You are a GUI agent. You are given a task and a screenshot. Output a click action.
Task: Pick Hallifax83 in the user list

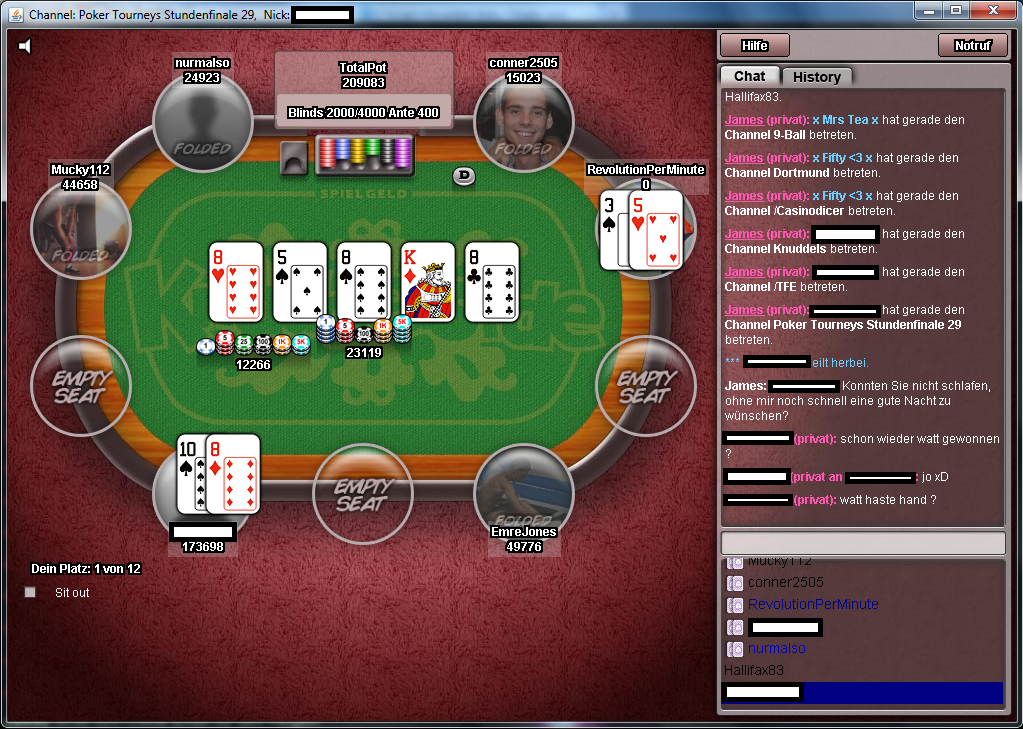[x=753, y=670]
